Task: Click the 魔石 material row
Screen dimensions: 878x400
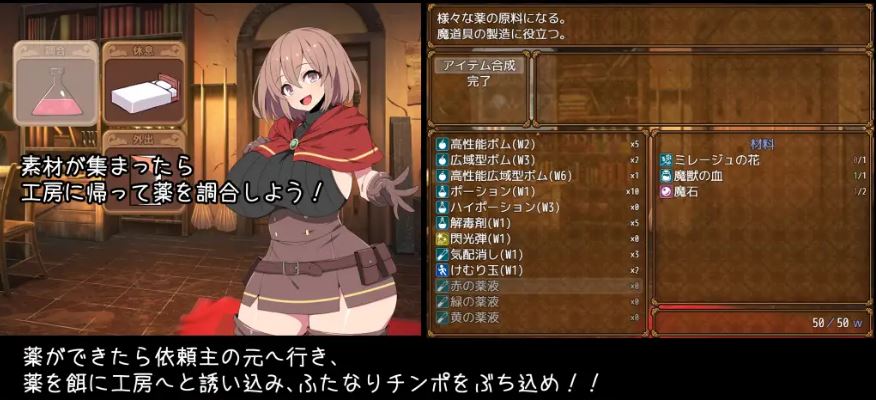Action: tap(762, 191)
